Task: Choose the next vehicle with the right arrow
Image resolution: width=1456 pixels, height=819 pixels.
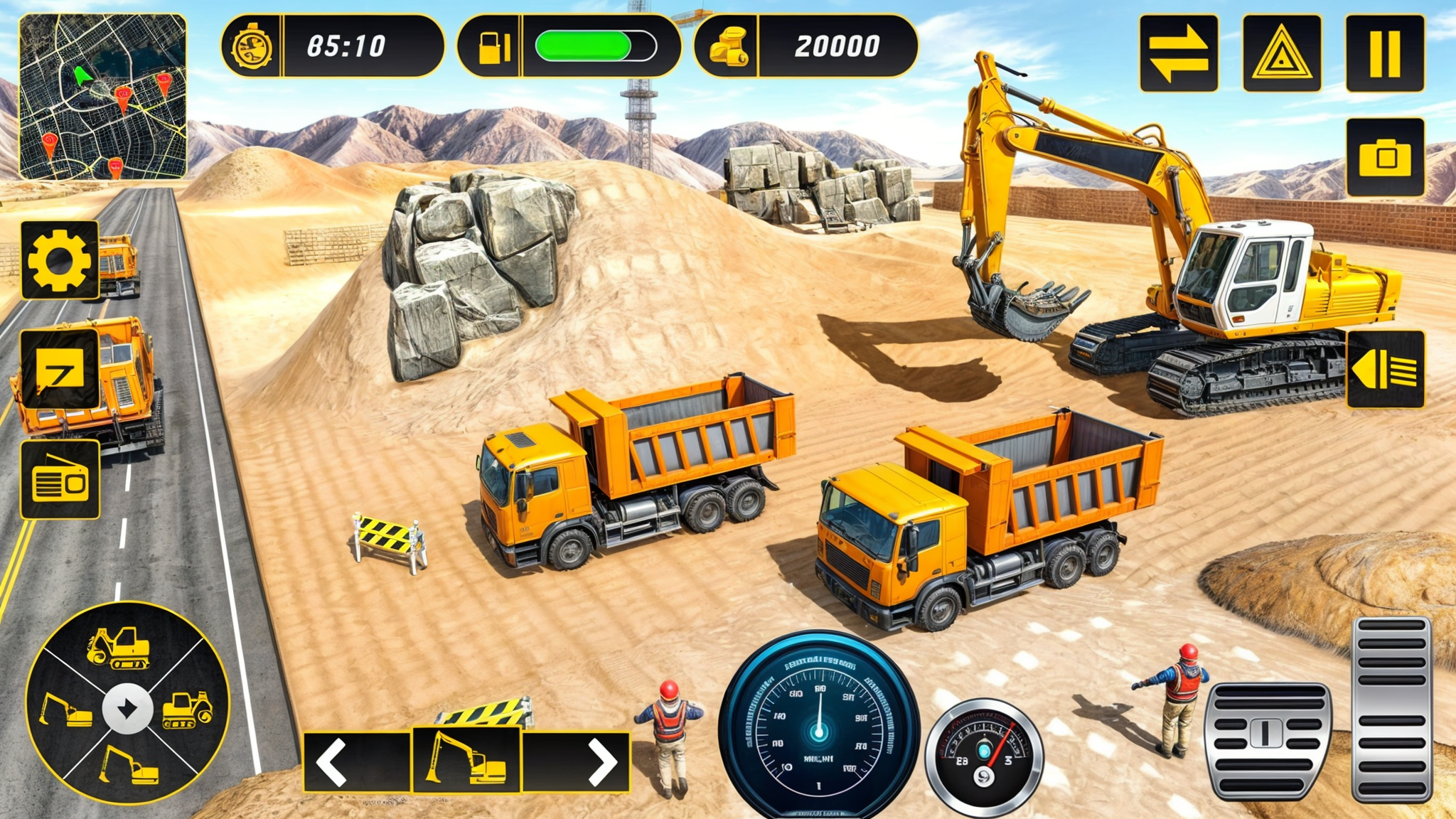Action: (x=601, y=762)
